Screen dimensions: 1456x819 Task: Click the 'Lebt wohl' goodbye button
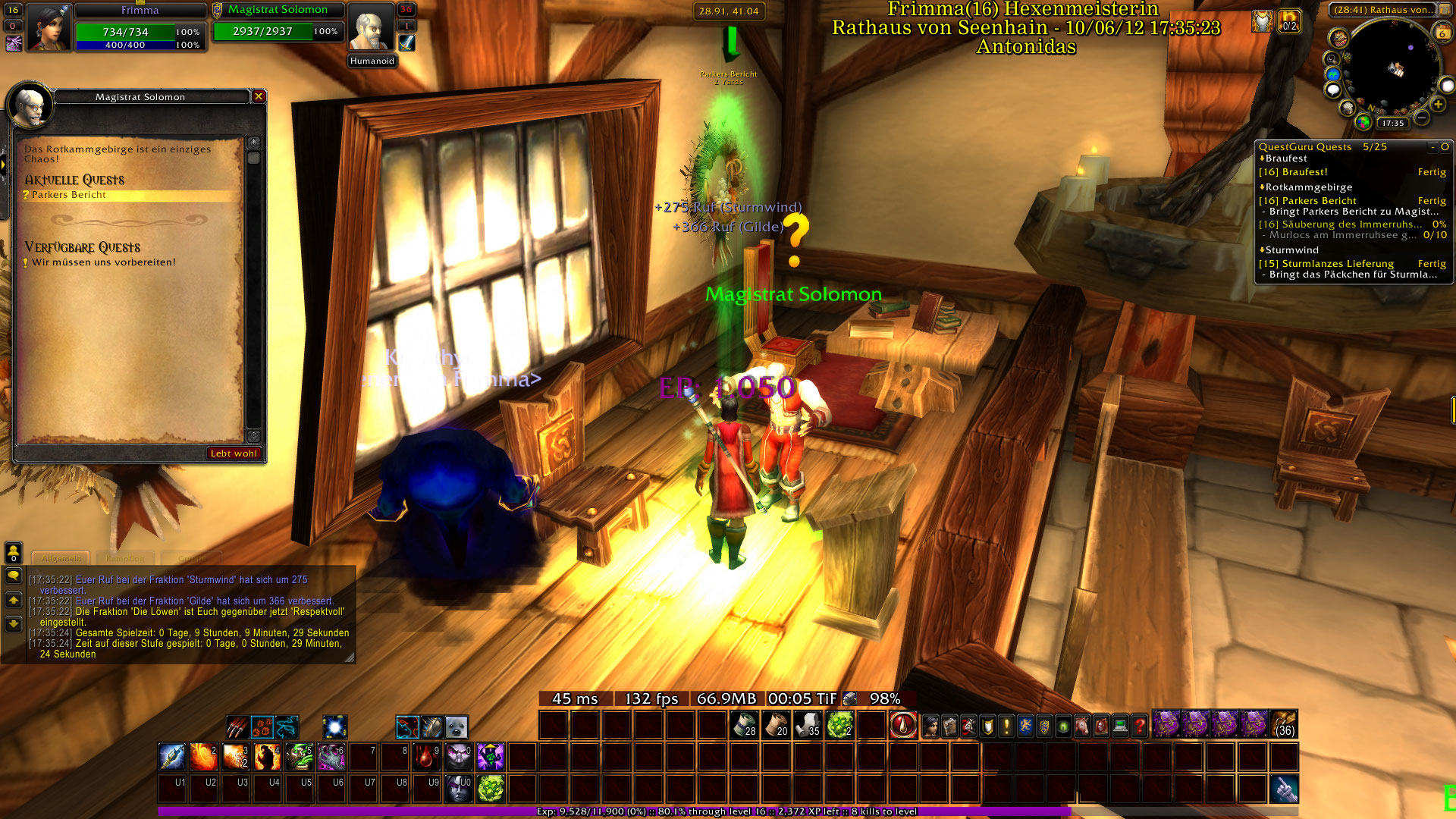point(234,453)
